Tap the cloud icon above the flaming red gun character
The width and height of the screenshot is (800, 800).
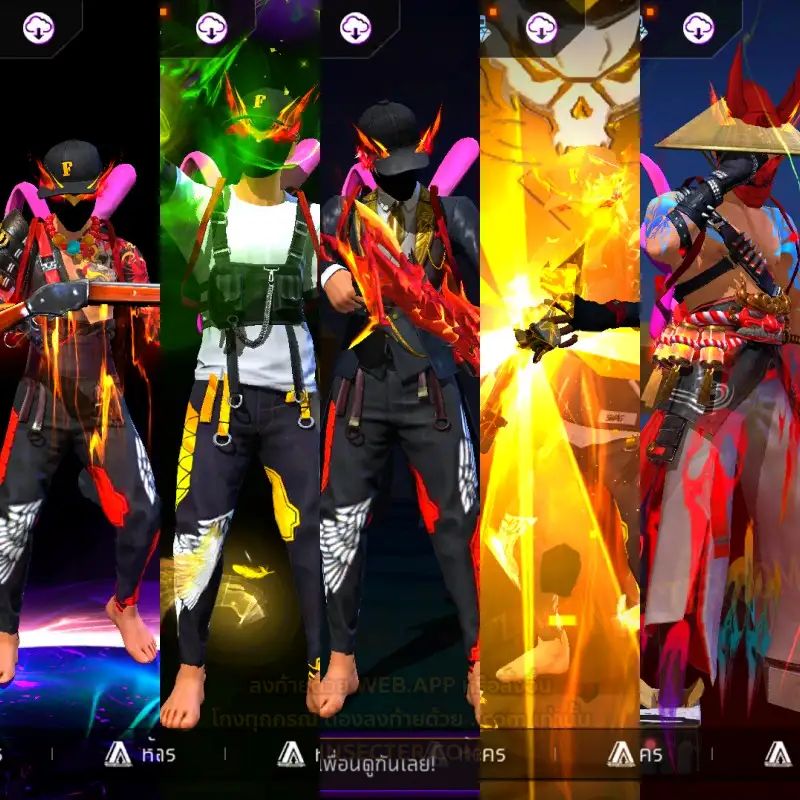pyautogui.click(x=355, y=28)
